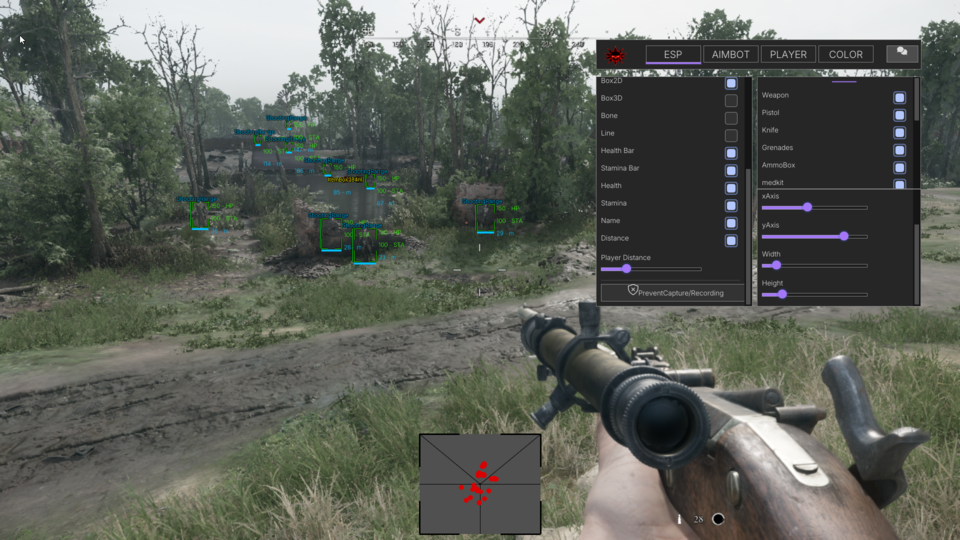Click the chat bubbles button

(902, 53)
